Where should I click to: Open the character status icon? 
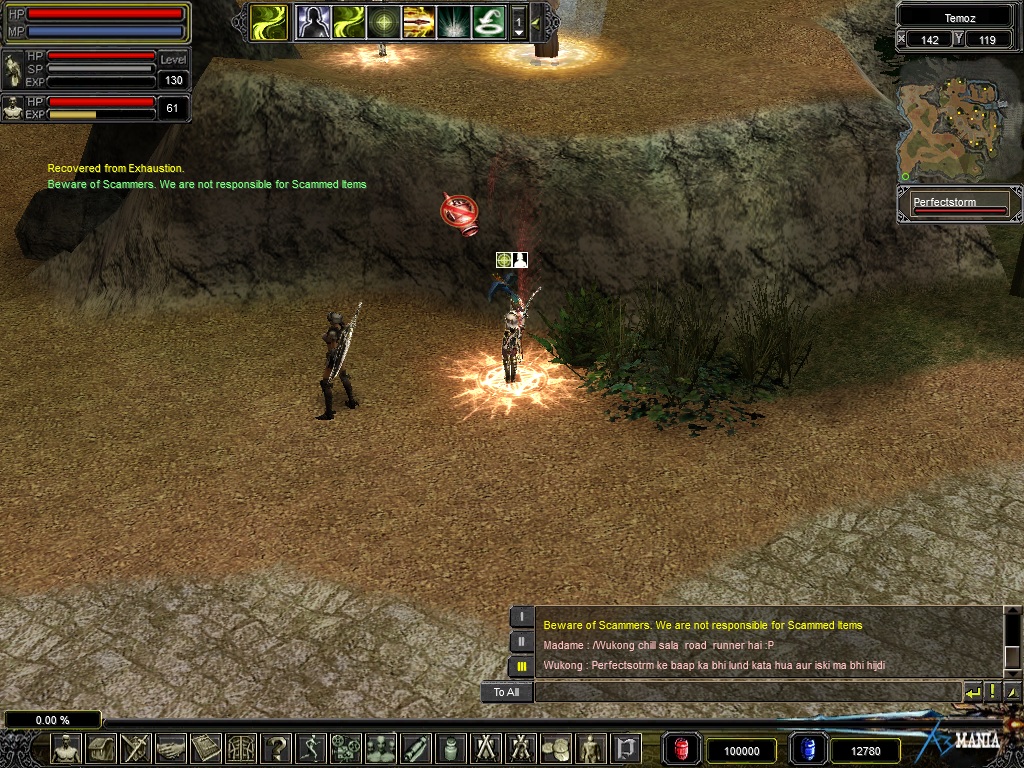66,748
